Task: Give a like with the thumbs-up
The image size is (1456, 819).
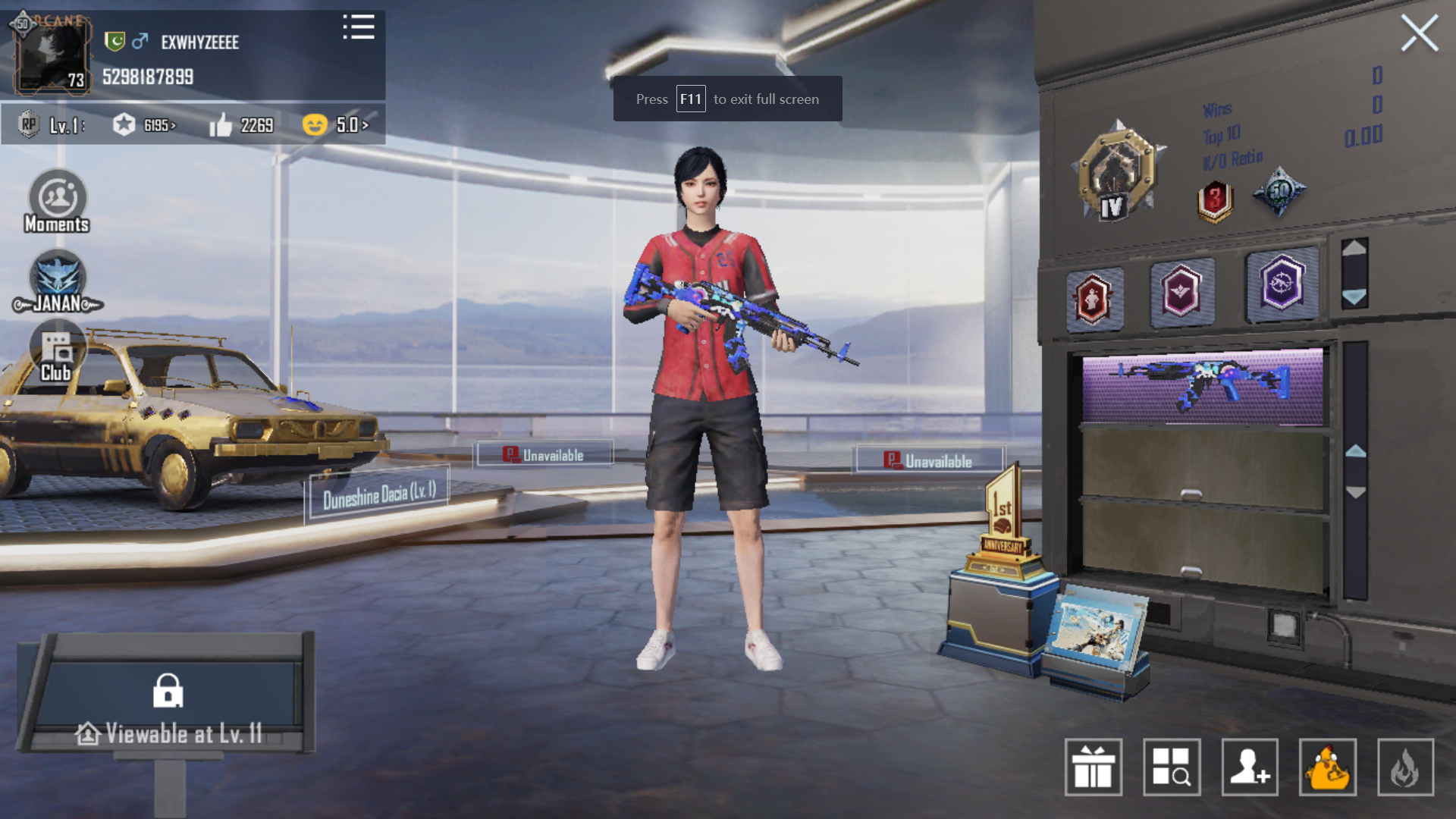Action: [240, 125]
